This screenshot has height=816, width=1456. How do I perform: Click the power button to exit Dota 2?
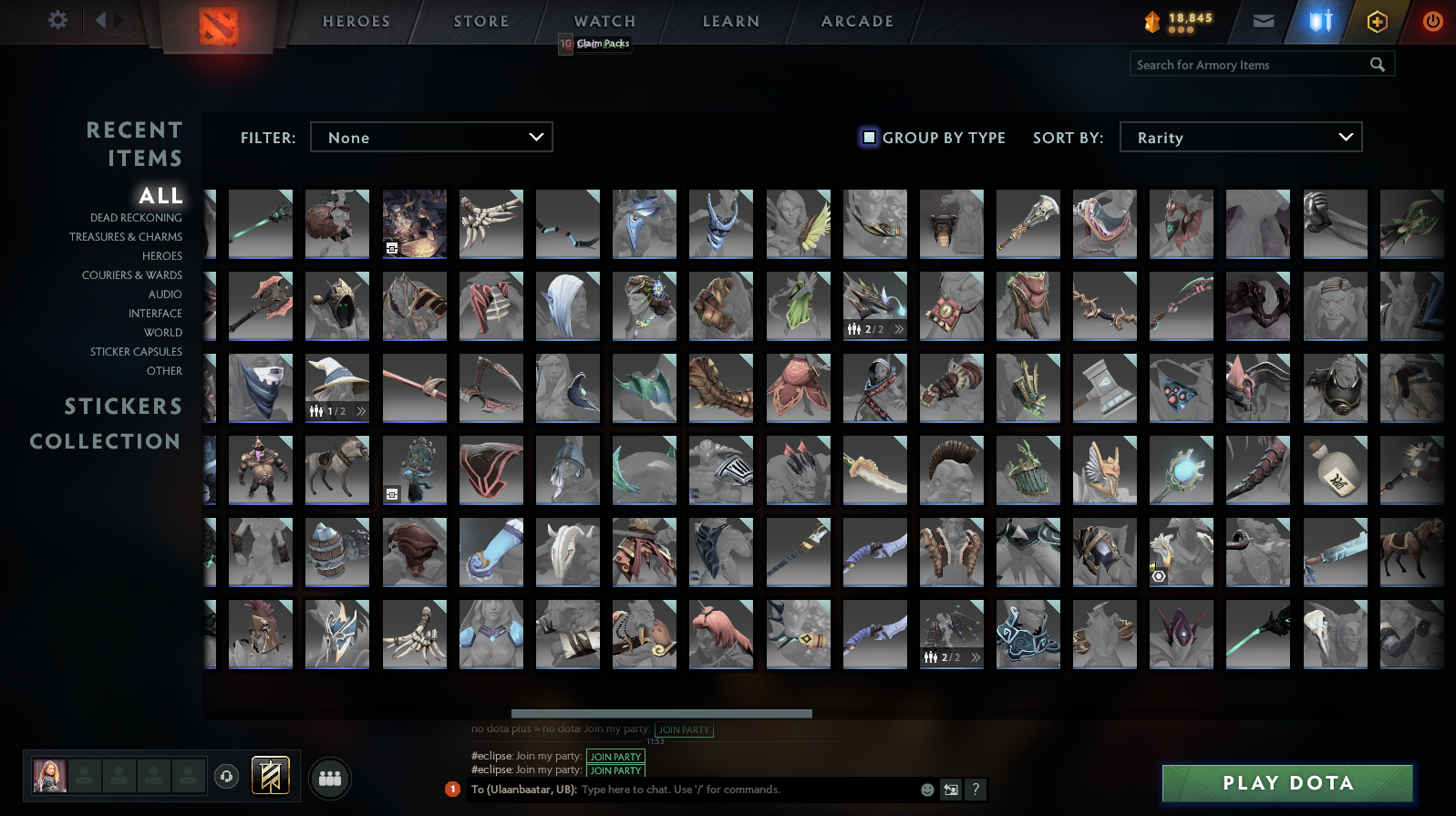(1430, 20)
